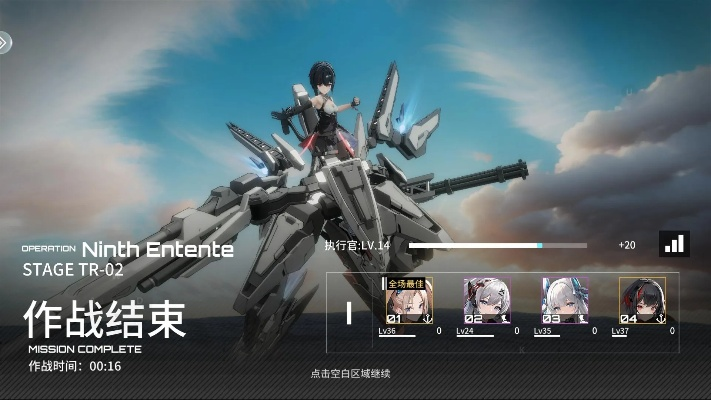Select the MVP unit portrait numbered 01
Image resolution: width=711 pixels, height=400 pixels.
point(409,301)
